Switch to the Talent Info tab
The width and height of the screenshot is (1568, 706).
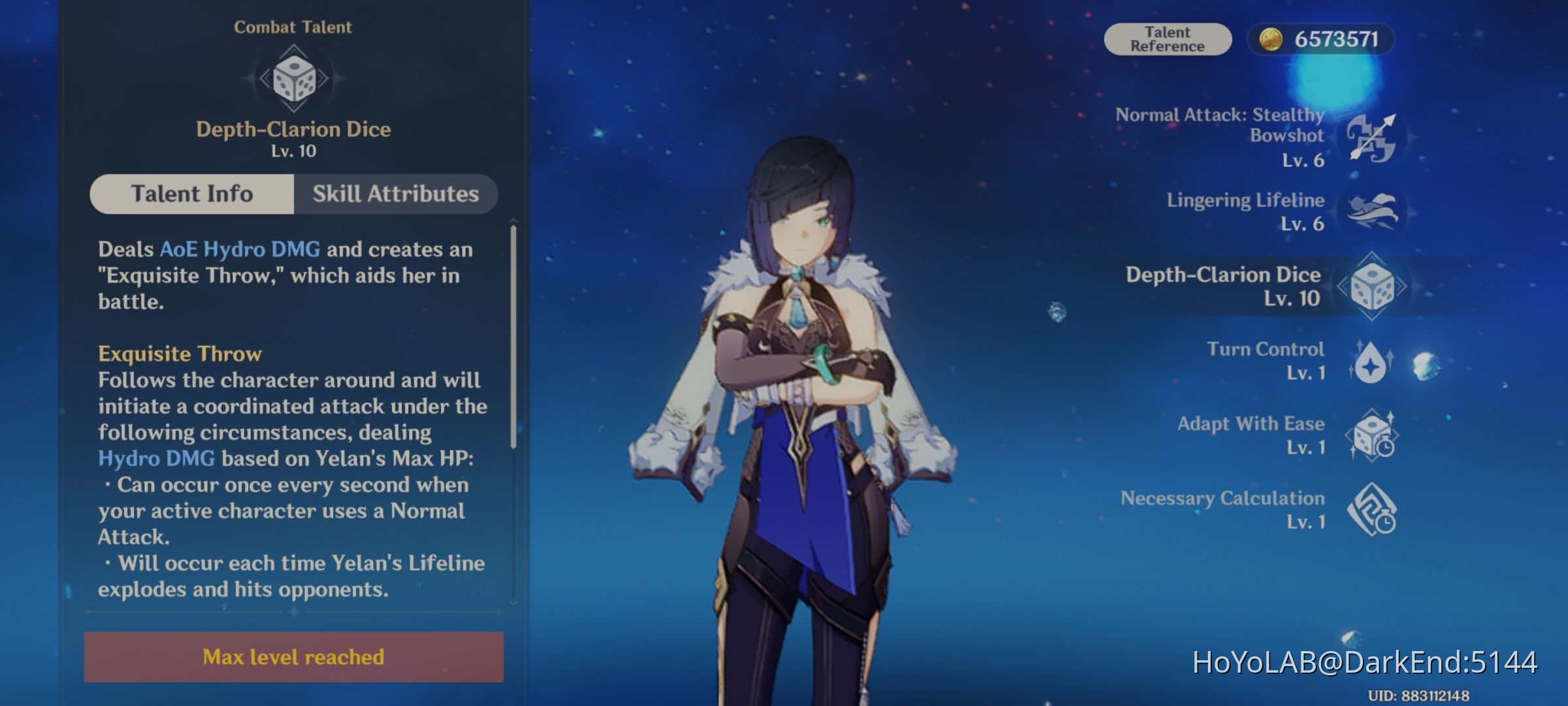192,194
